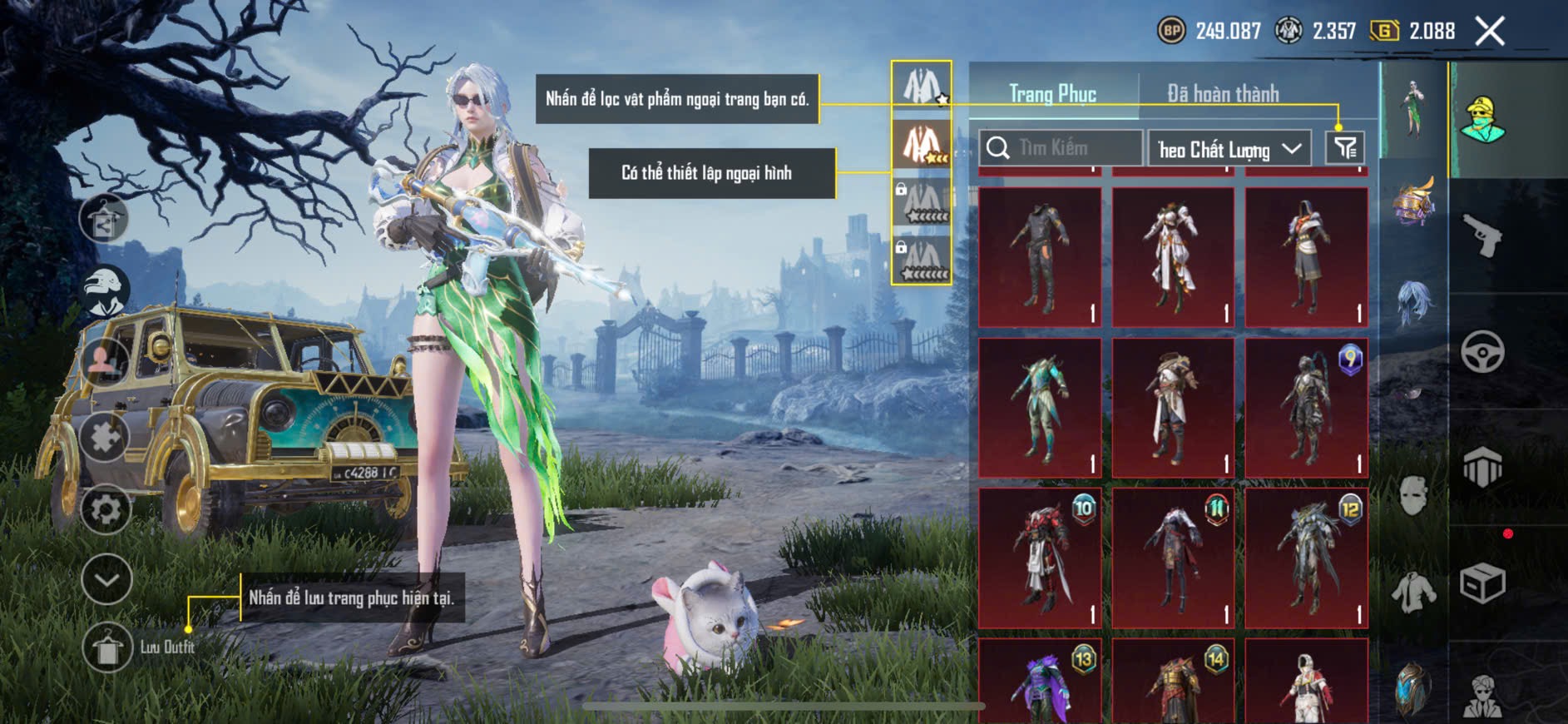This screenshot has width=1568, height=724.
Task: Select outfit thumbnail with badge 13
Action: click(1040, 682)
